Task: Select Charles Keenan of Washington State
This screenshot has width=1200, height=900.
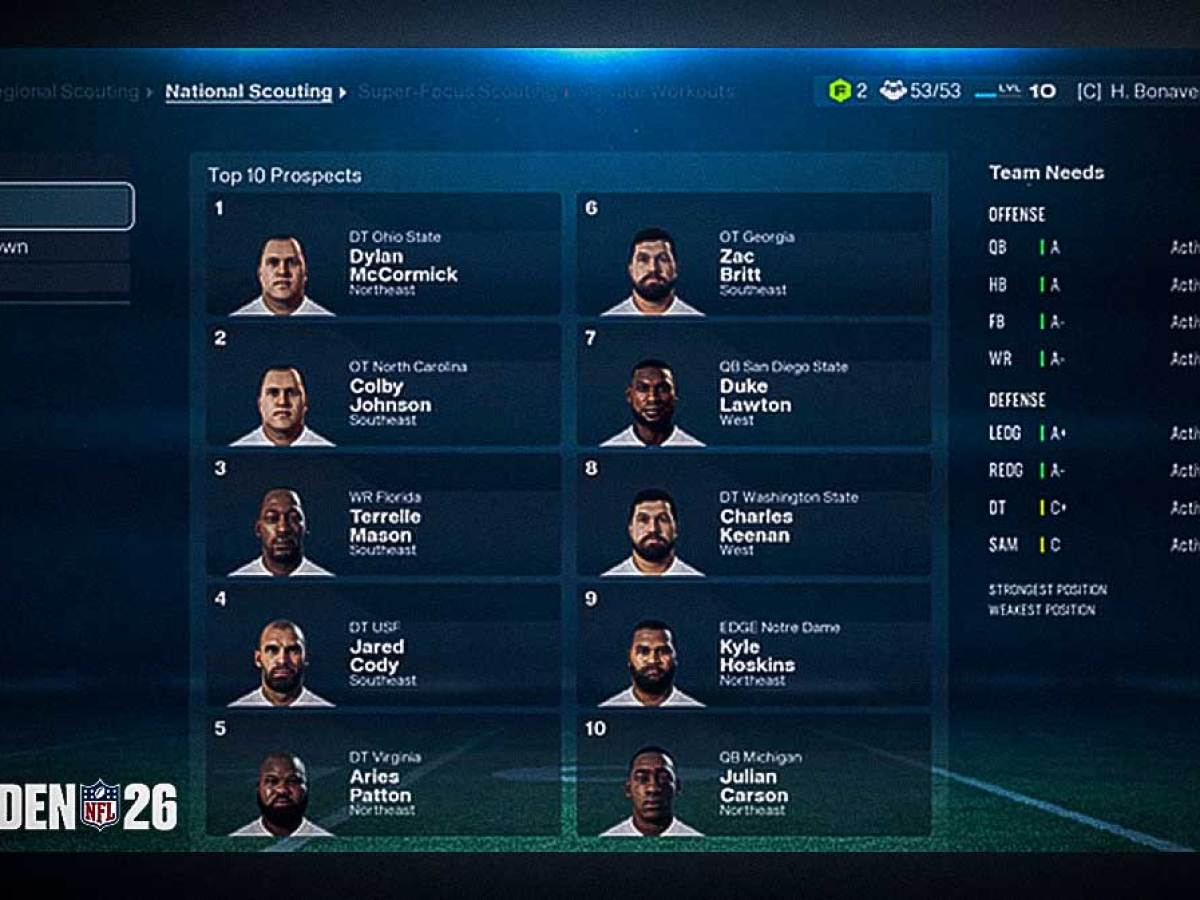Action: coord(754,515)
